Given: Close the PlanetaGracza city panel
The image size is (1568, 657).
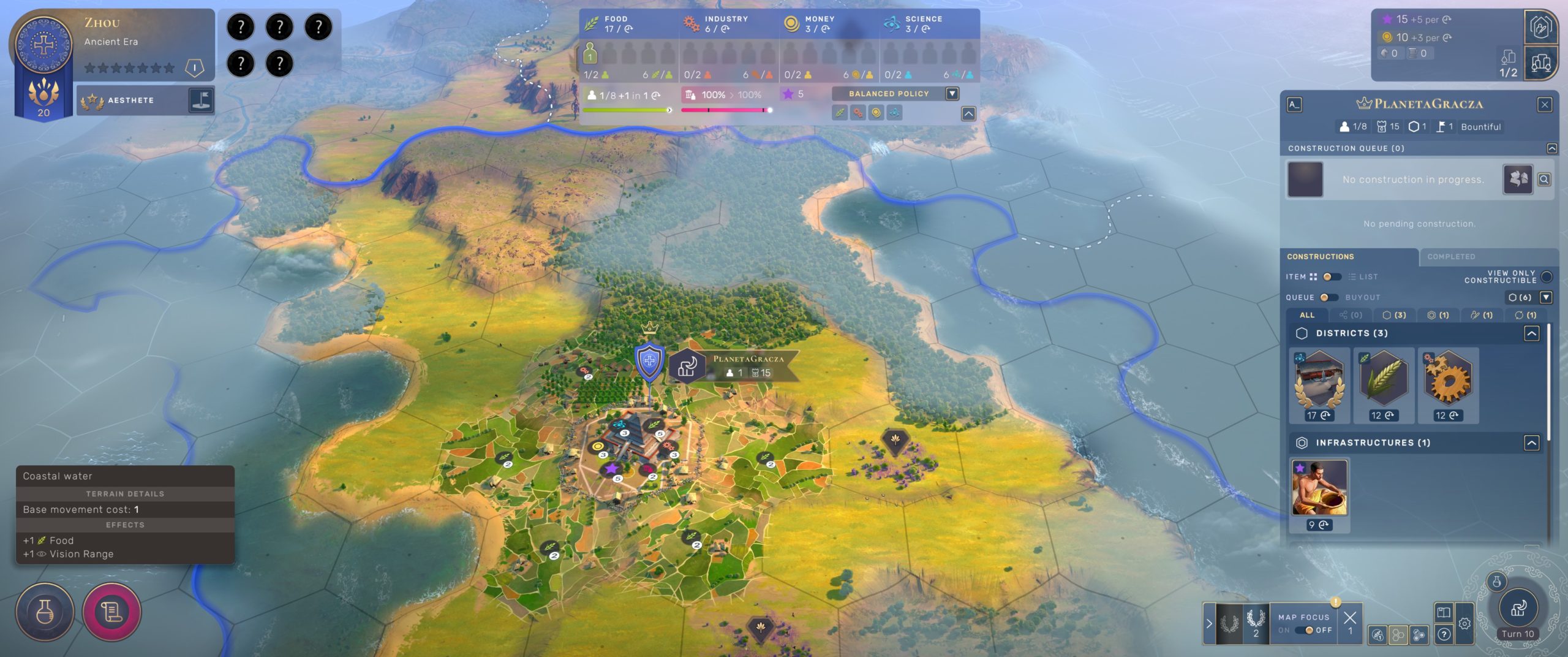Looking at the screenshot, I should pyautogui.click(x=1544, y=105).
